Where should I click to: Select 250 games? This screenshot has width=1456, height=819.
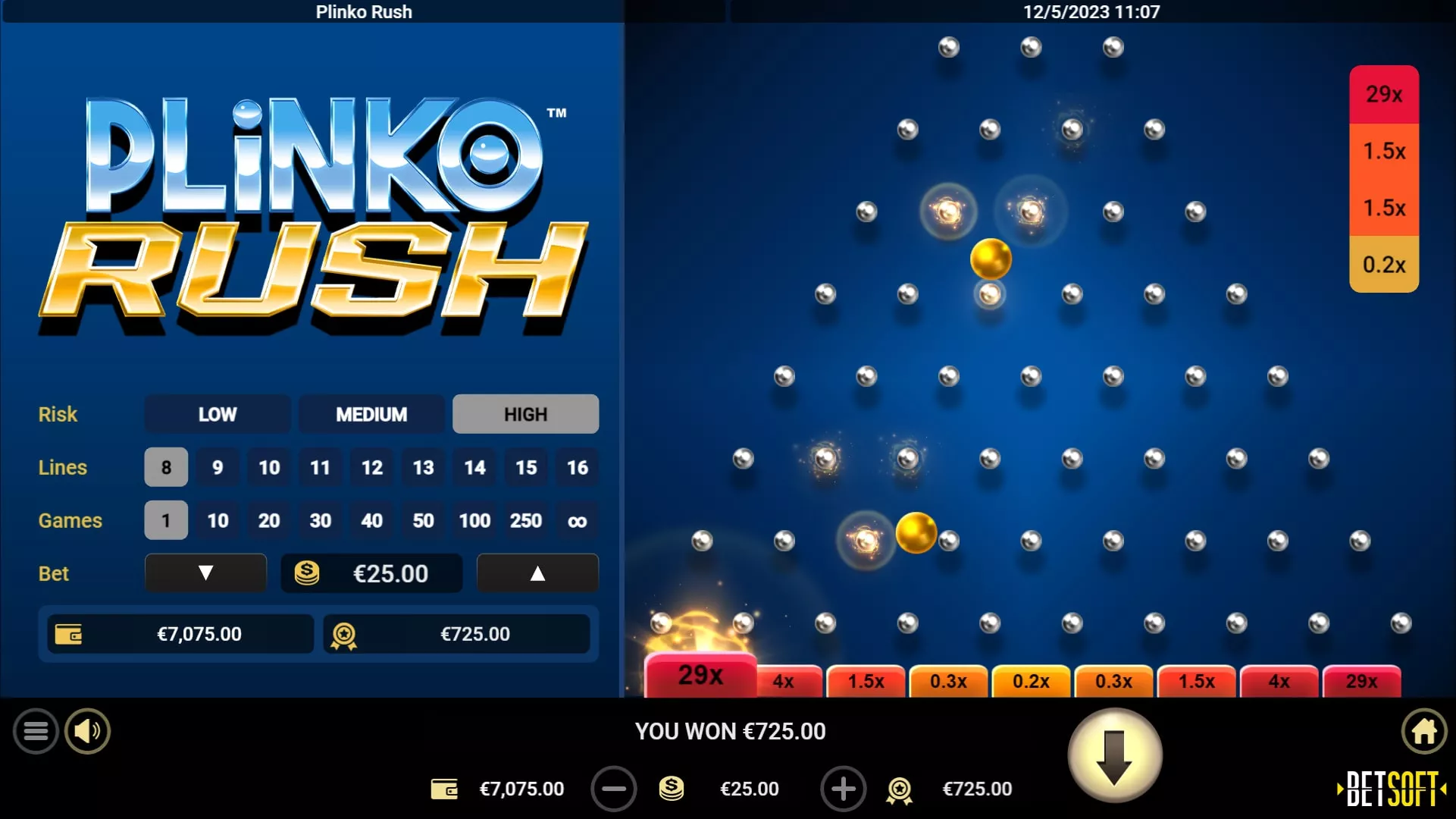pos(526,521)
